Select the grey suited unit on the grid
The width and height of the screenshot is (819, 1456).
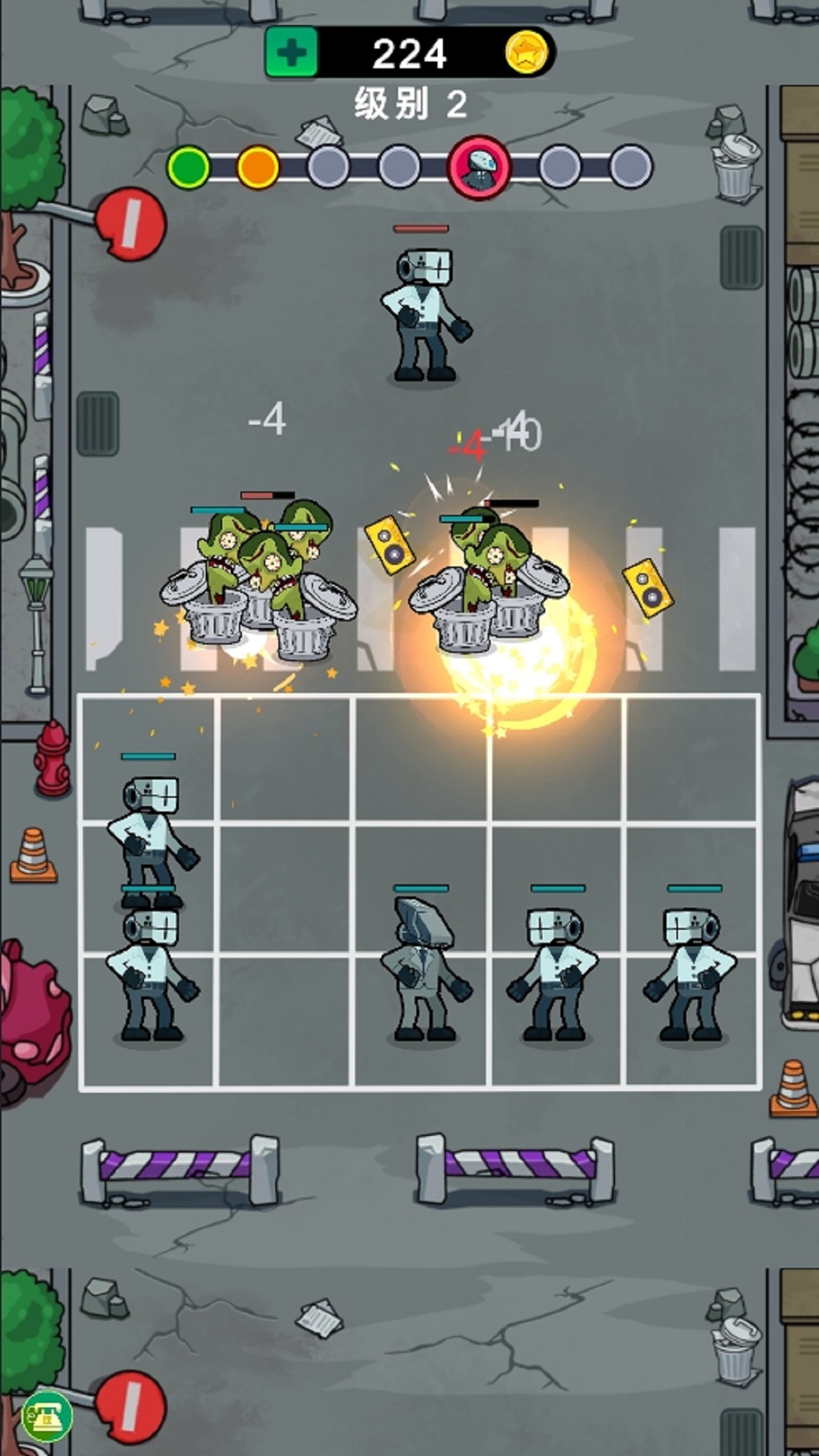(x=422, y=971)
